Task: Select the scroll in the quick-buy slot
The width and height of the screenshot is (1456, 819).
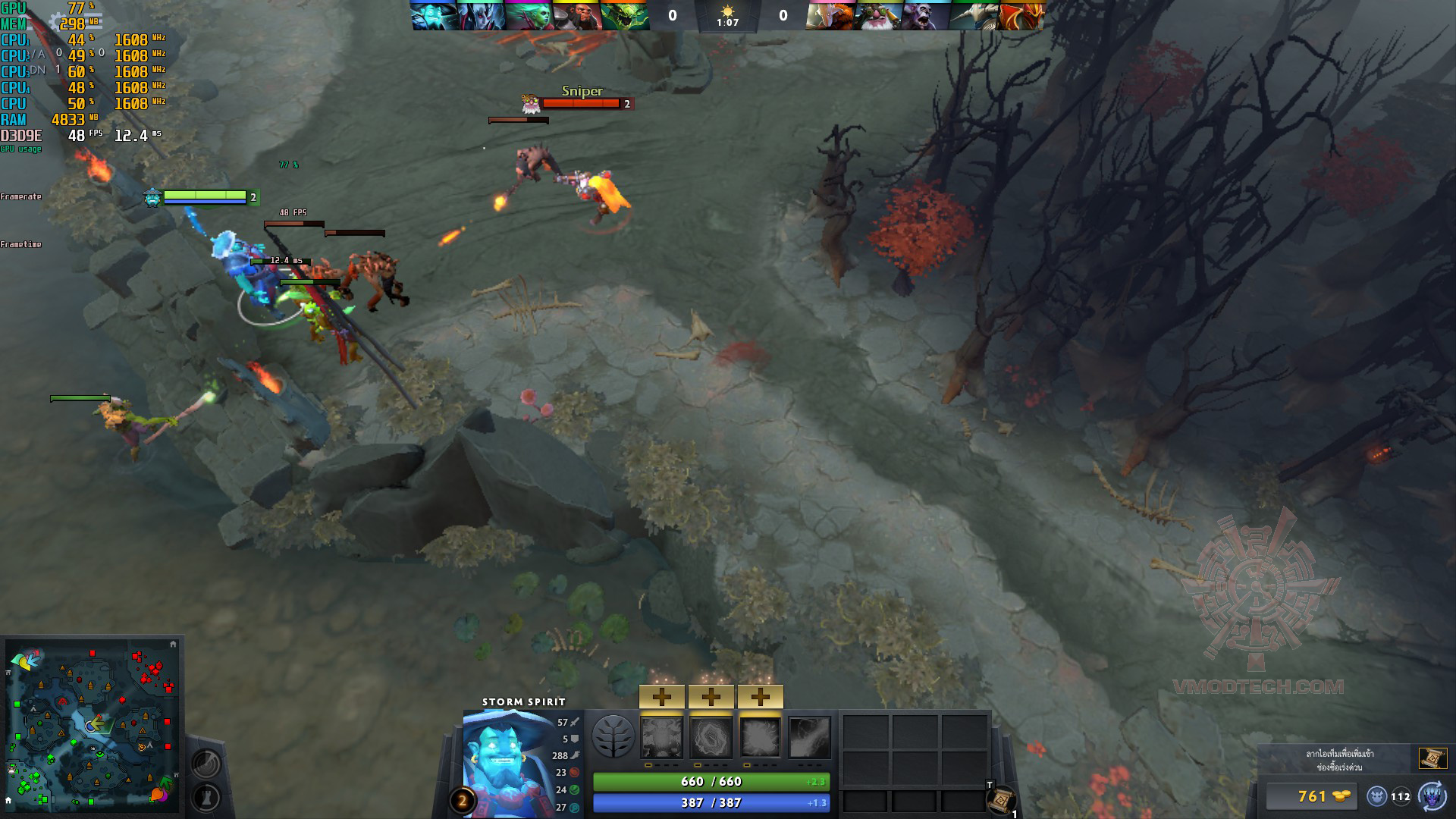Action: pos(1432,758)
